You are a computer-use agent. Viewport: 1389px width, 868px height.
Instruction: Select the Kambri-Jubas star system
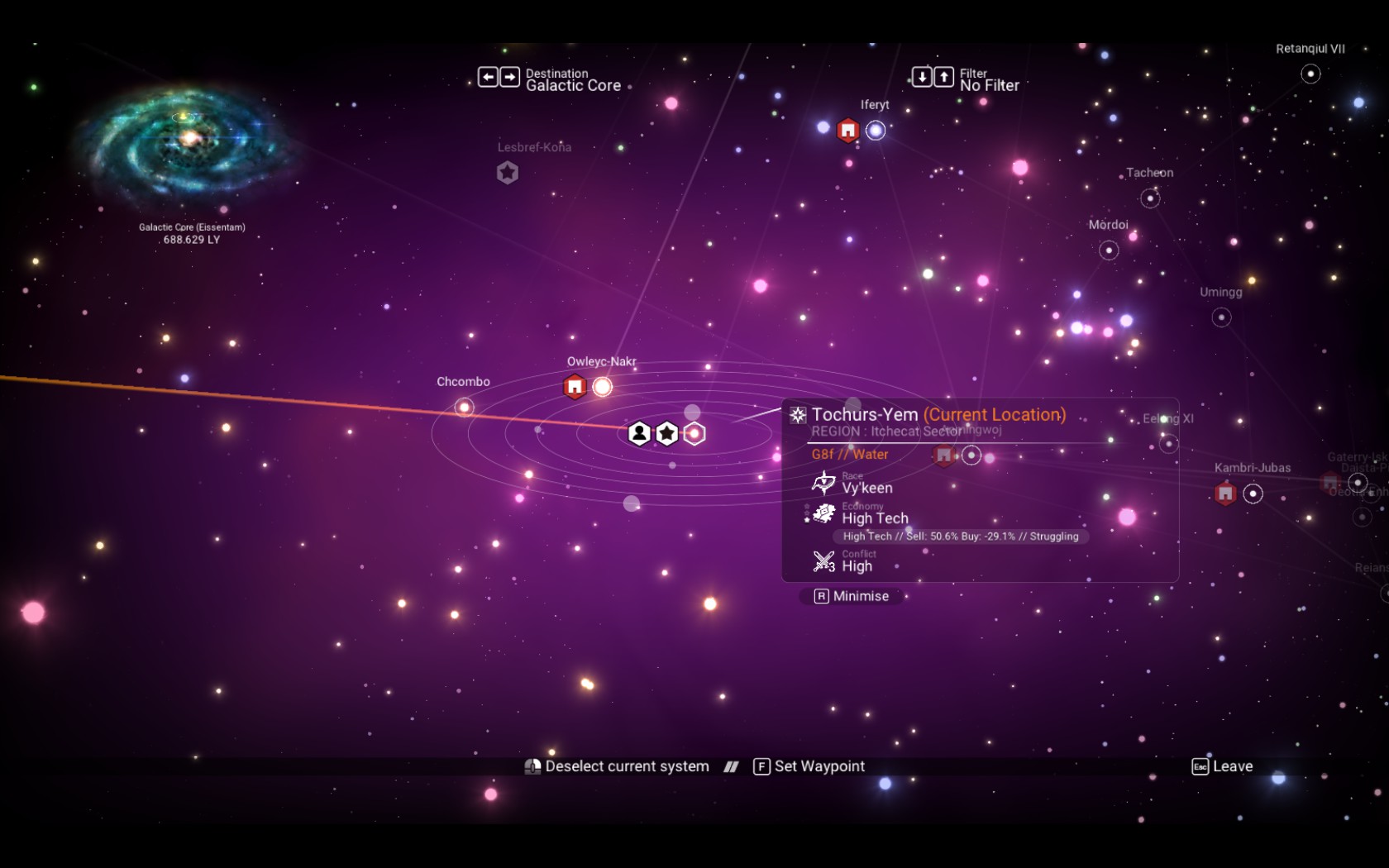[1253, 494]
